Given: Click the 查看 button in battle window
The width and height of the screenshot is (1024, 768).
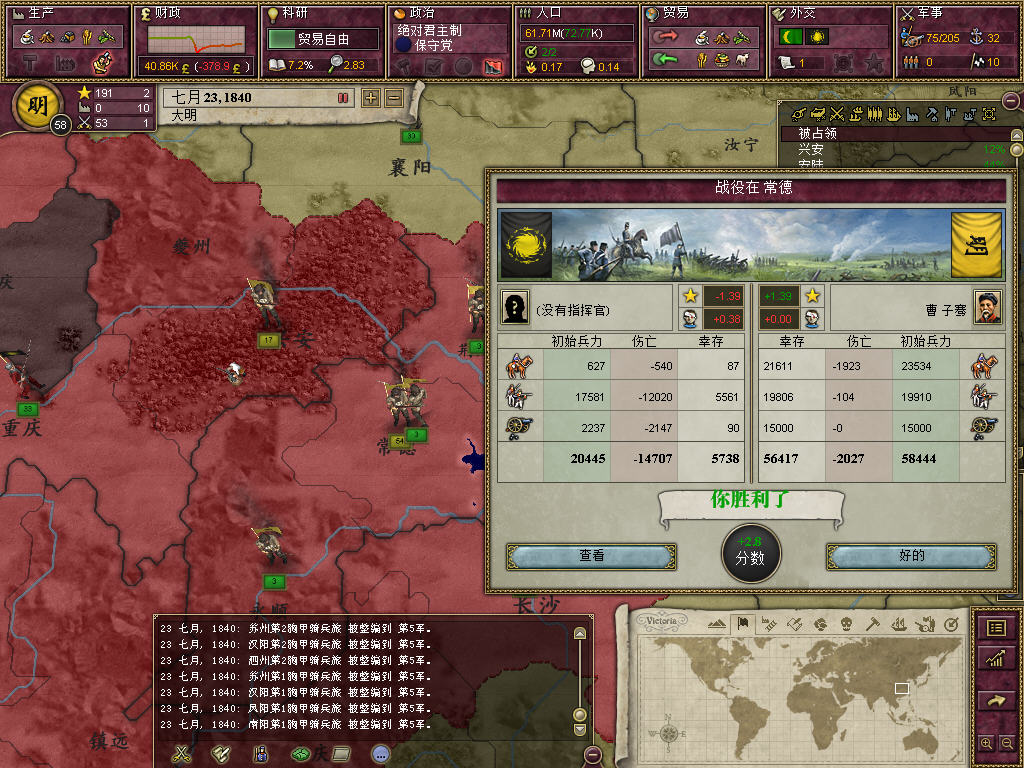Looking at the screenshot, I should point(591,556).
